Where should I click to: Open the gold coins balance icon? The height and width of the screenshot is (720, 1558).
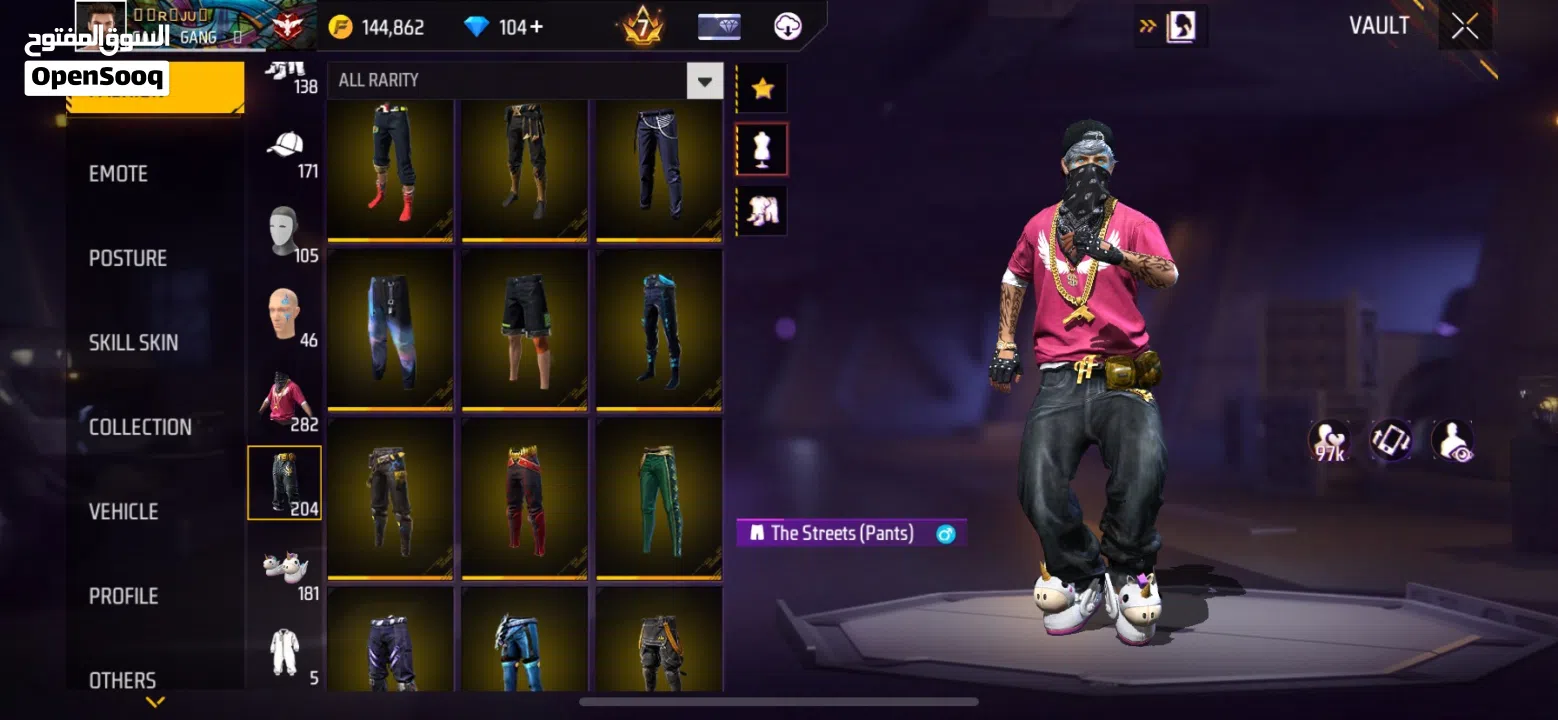(340, 26)
